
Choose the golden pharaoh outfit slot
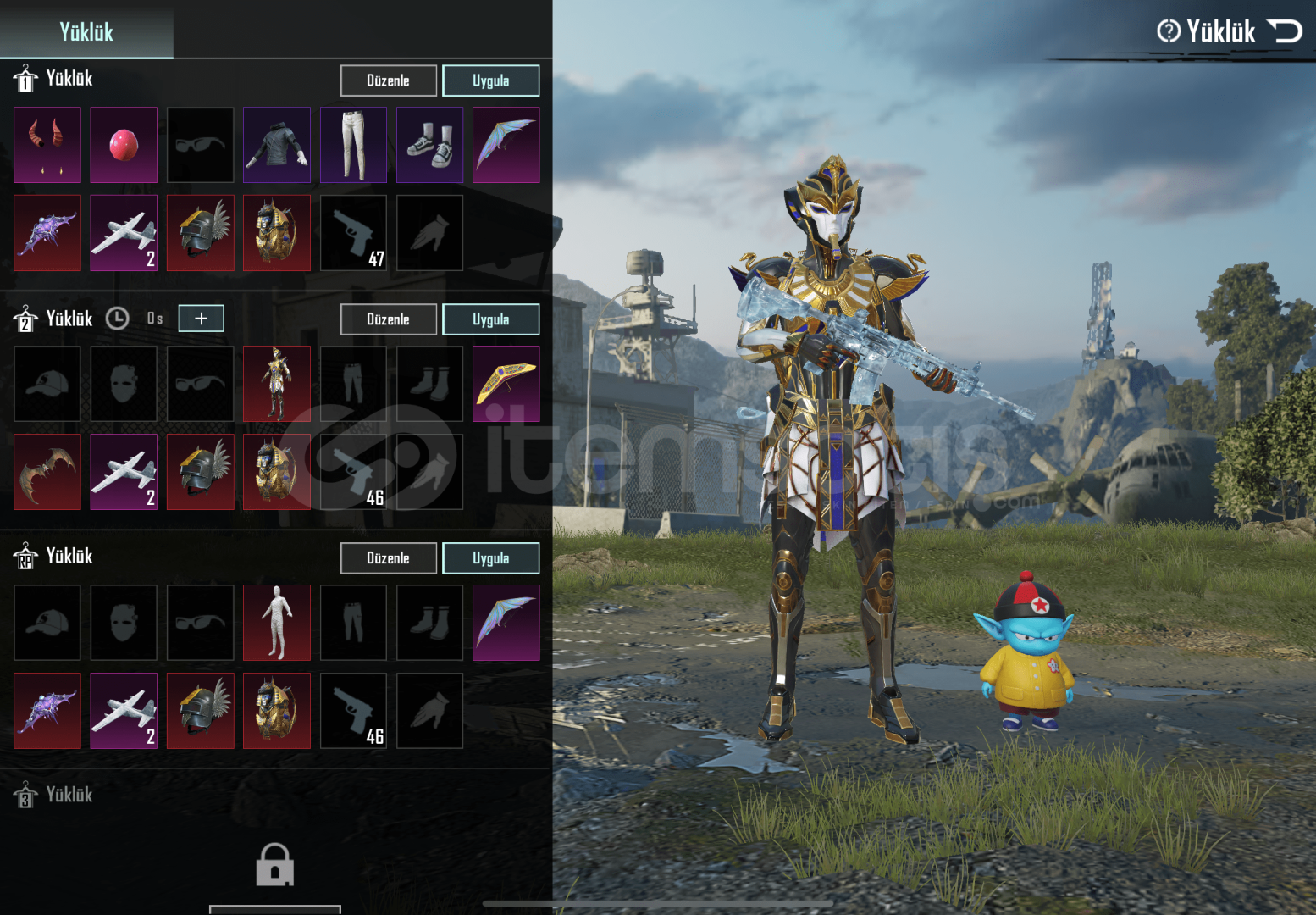point(277,384)
